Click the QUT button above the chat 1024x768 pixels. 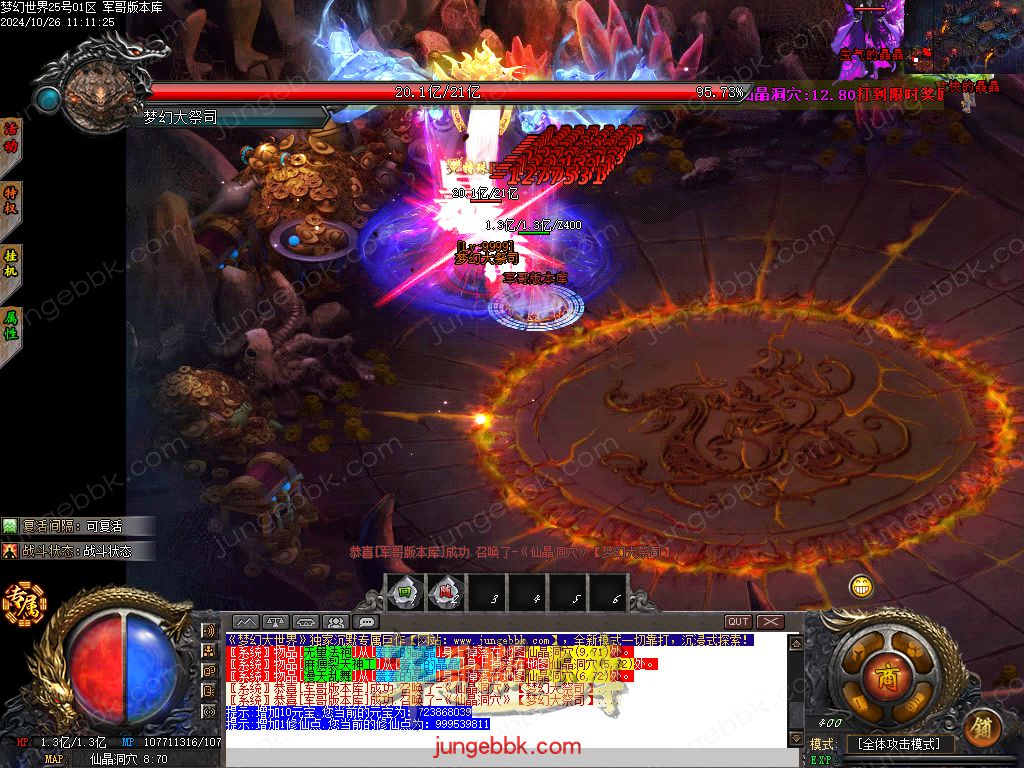pyautogui.click(x=738, y=622)
